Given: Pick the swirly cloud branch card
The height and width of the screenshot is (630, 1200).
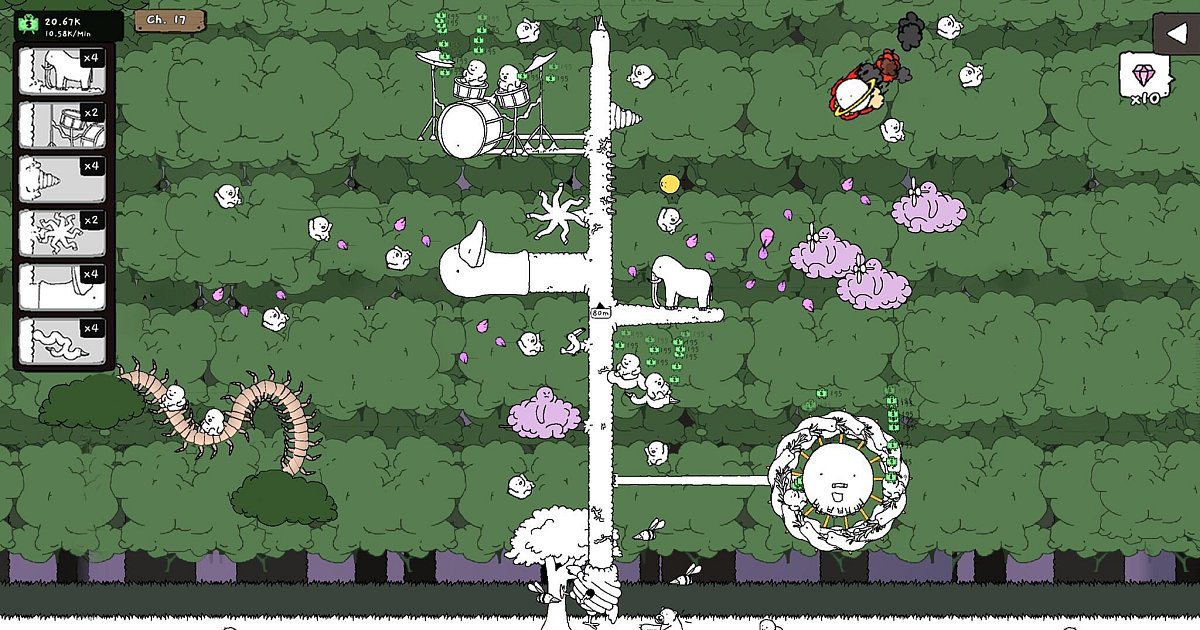Looking at the screenshot, I should tap(62, 342).
